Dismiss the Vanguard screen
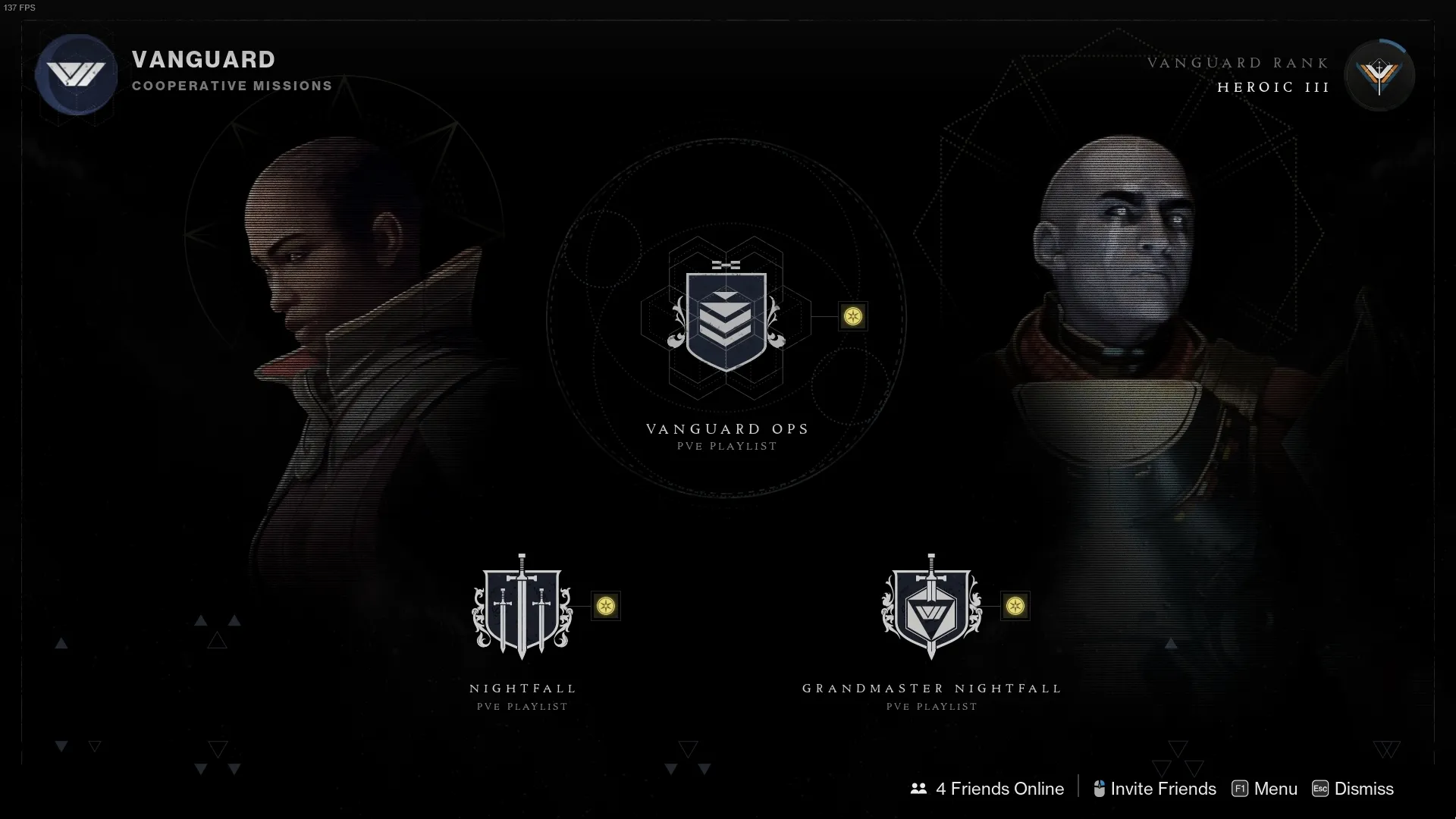 (1353, 789)
